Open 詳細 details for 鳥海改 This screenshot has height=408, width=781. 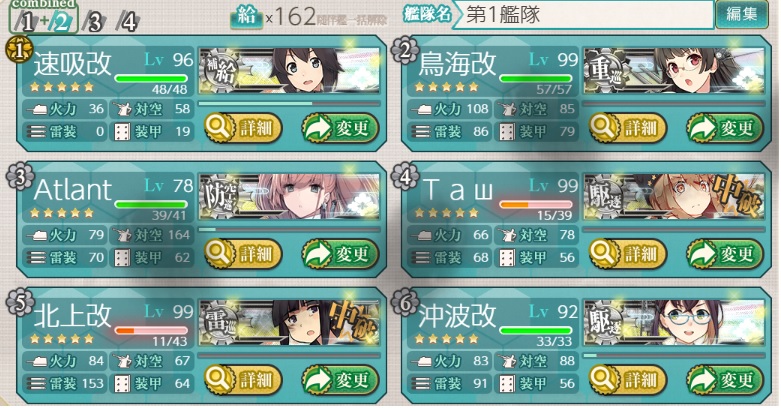(628, 127)
